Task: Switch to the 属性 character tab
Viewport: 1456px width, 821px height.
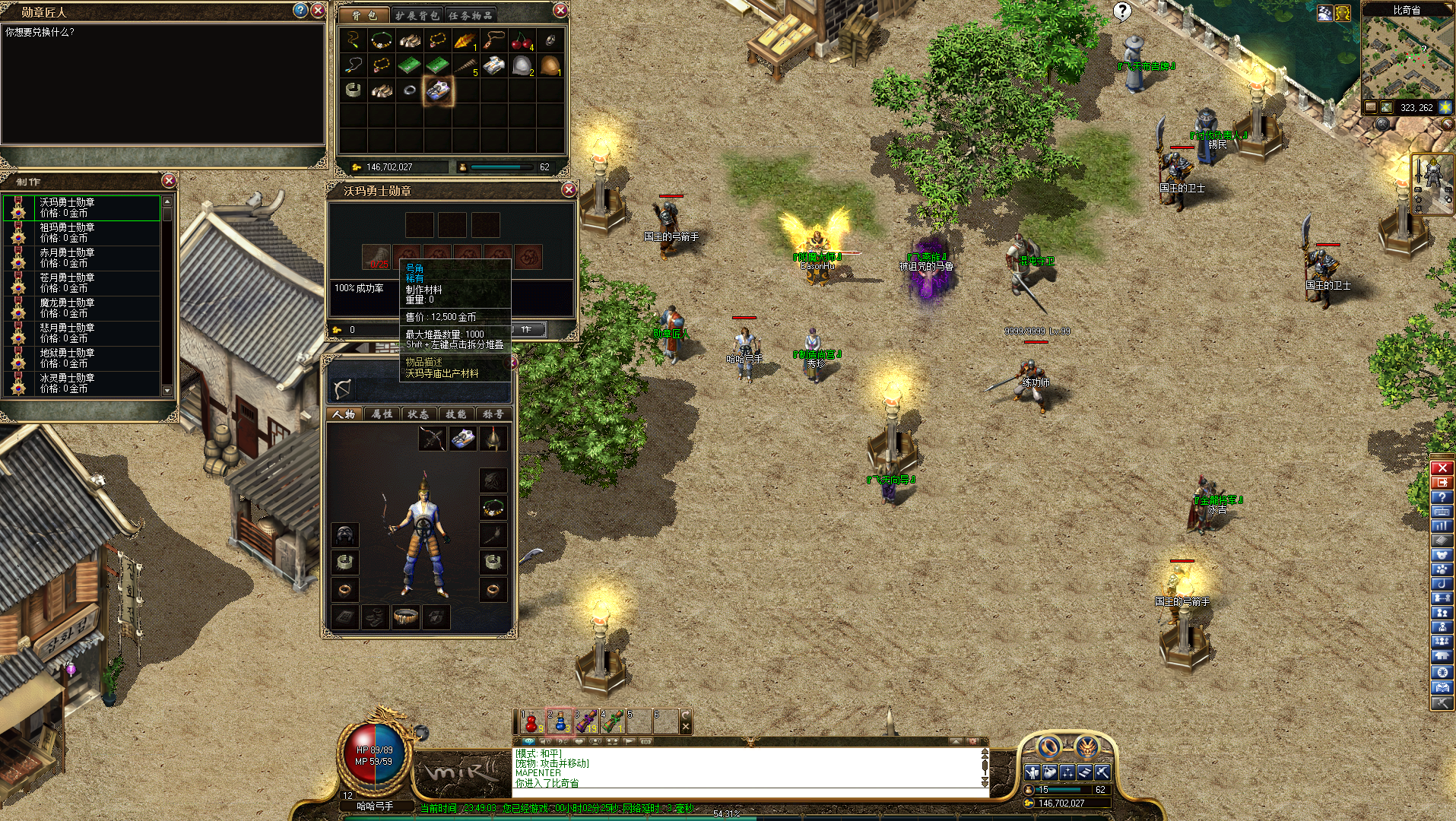Action: coord(382,414)
